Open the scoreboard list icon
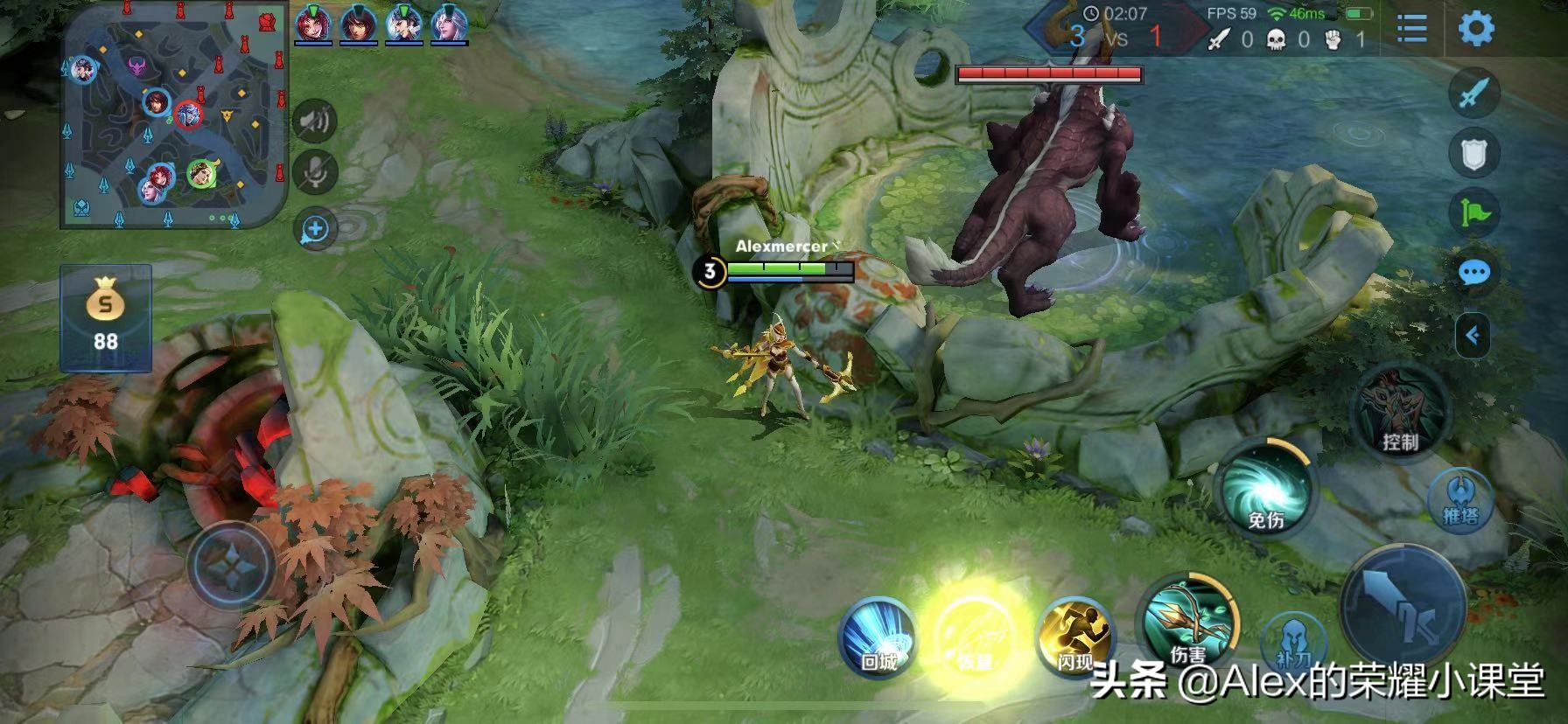Viewport: 1568px width, 724px height. coord(1411,29)
